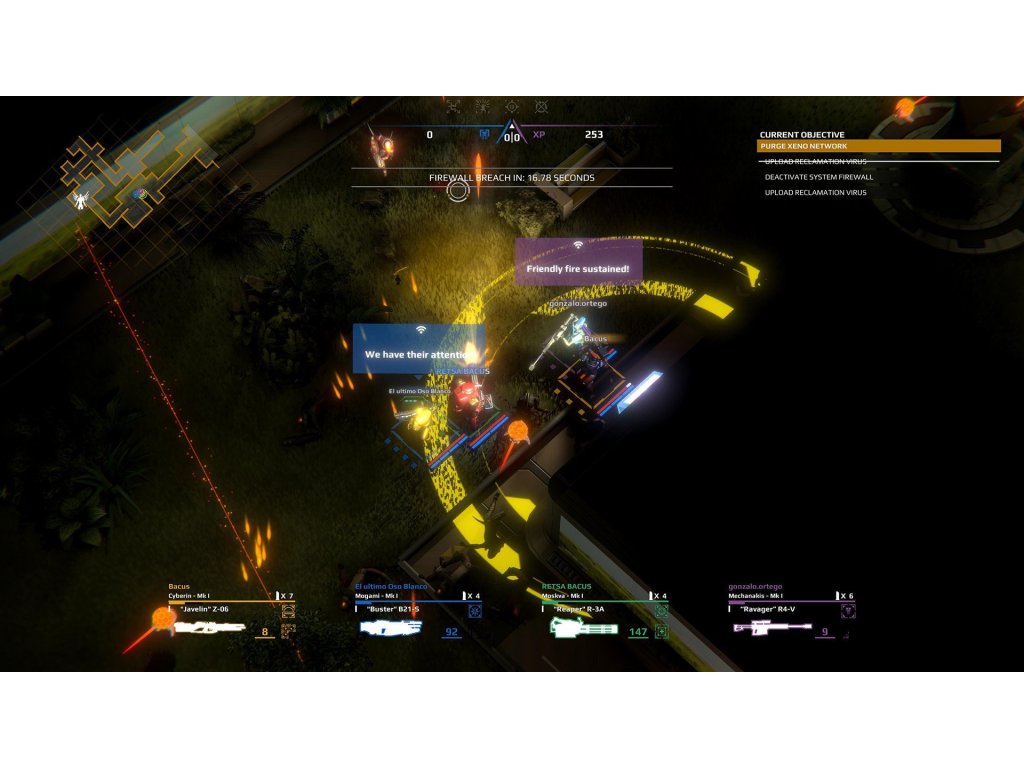1024x768 pixels.
Task: Click the Buster B21-S weapon icon
Action: tap(391, 627)
